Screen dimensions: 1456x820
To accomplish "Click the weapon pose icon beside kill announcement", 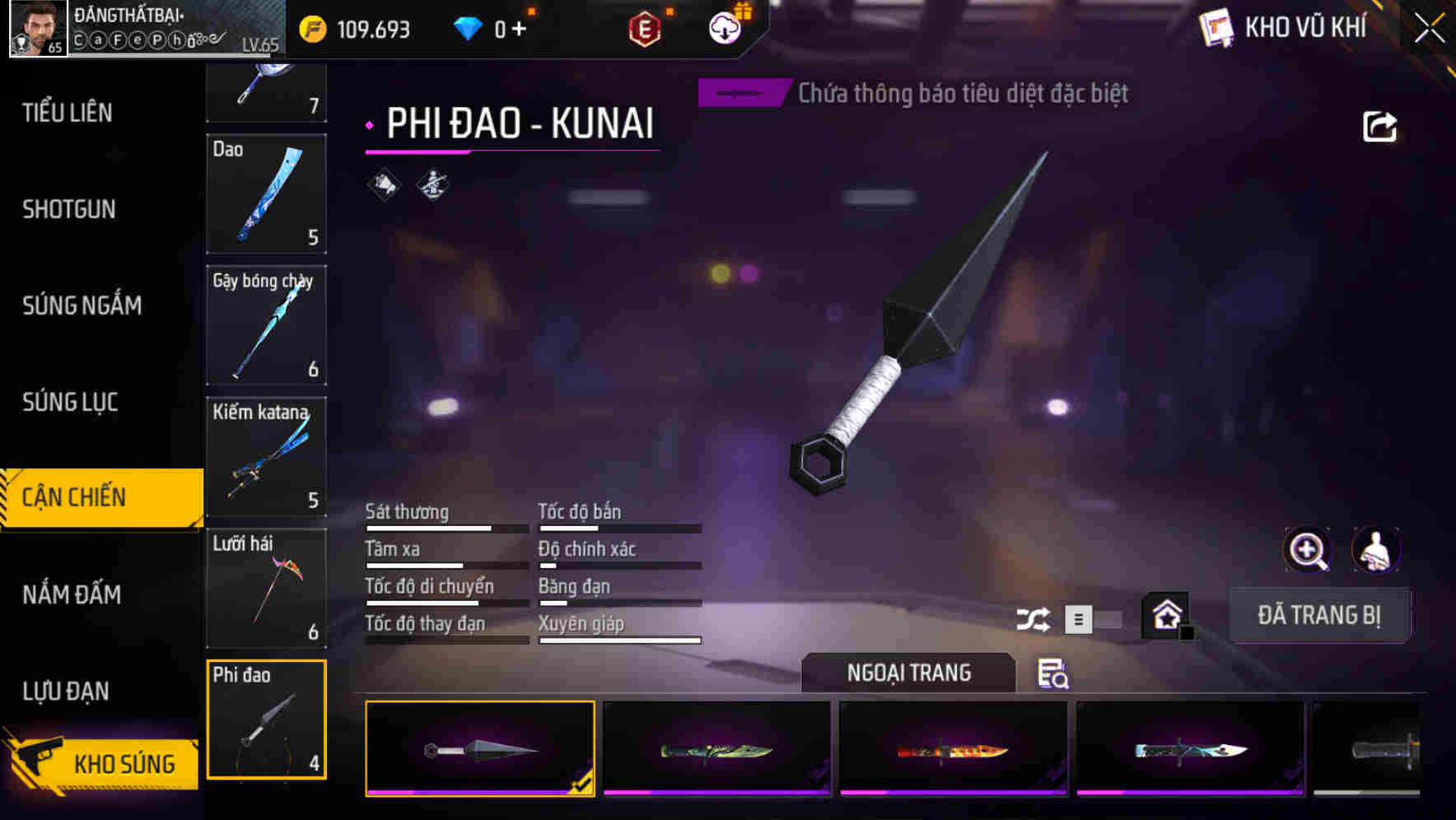I will [431, 183].
